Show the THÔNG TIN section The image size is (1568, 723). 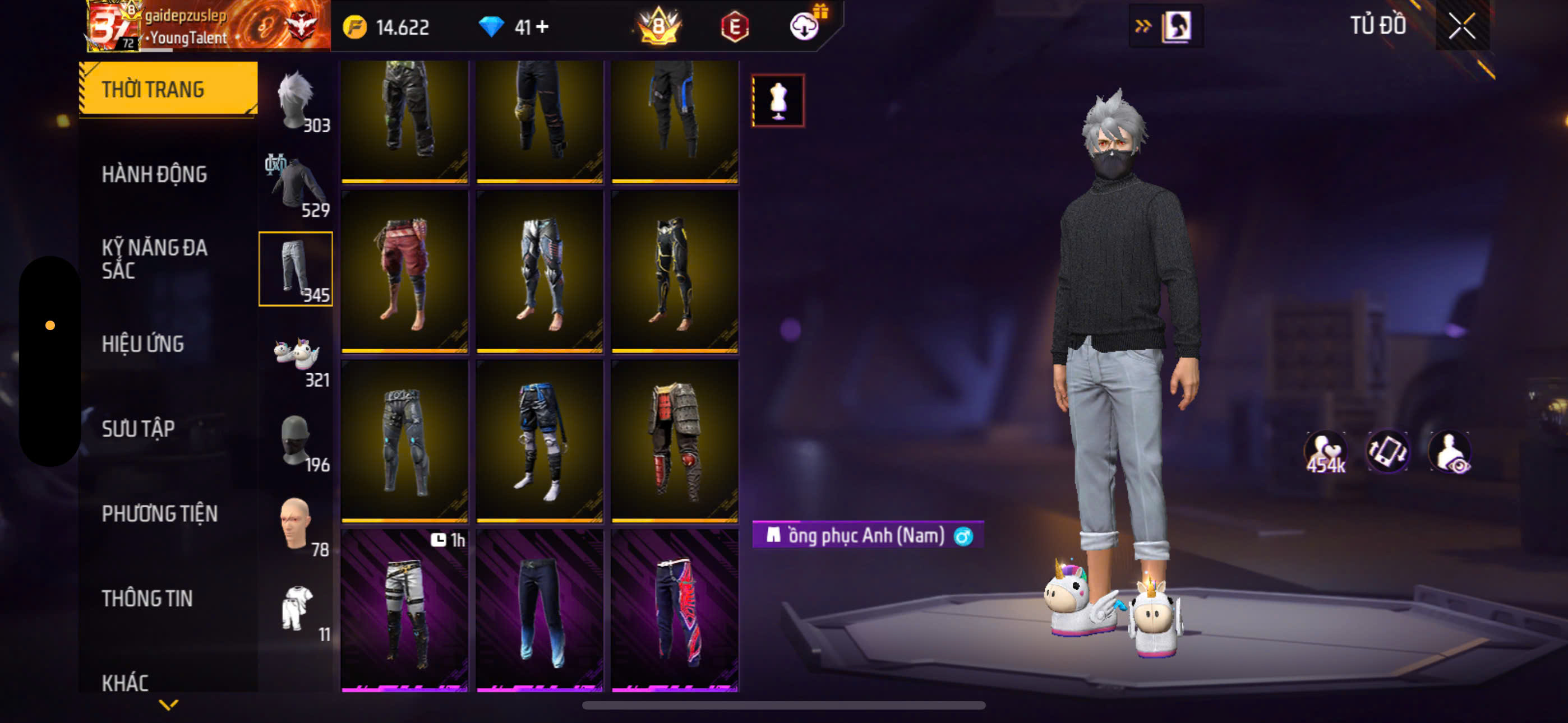click(147, 598)
